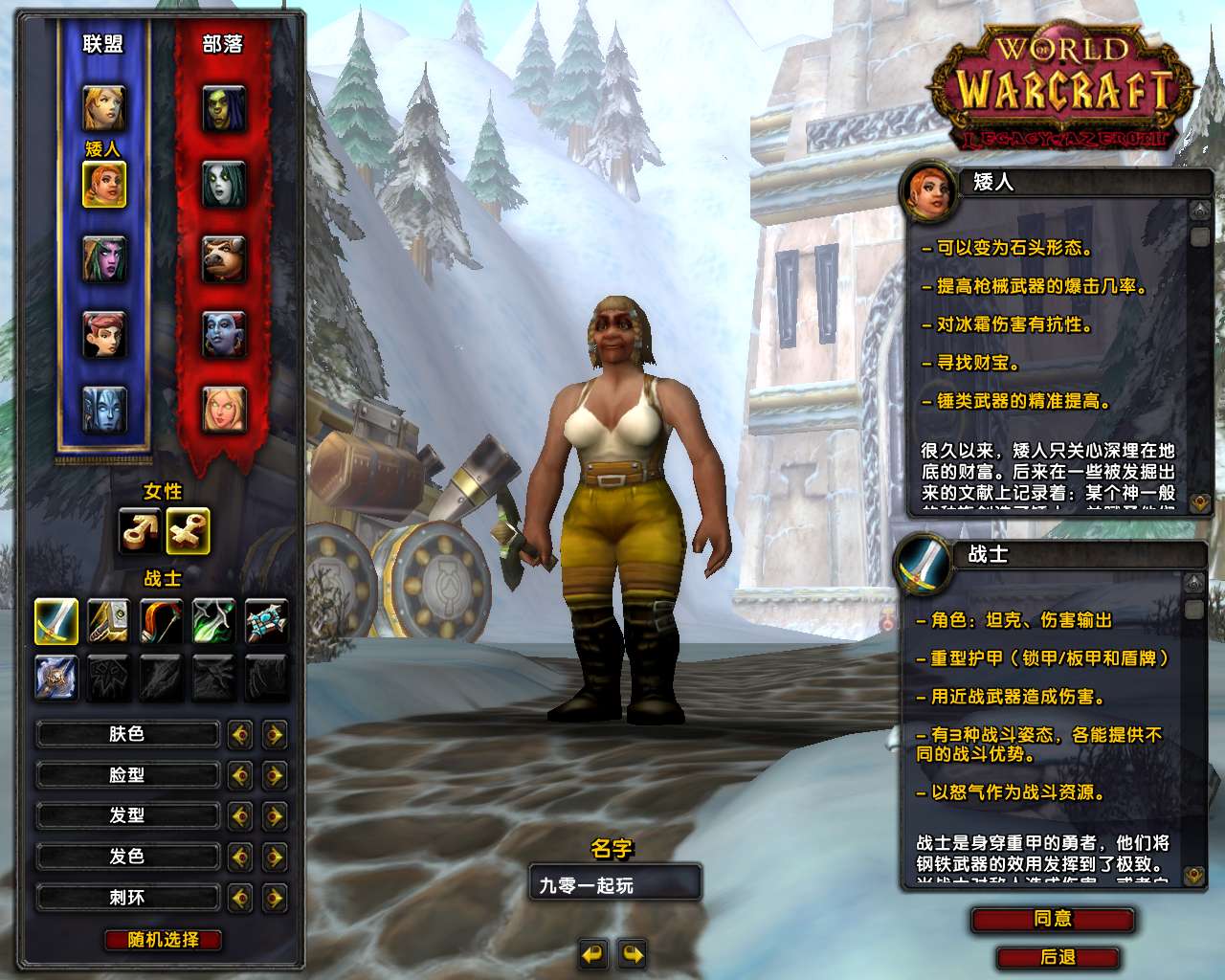
Task: Click next arrow for 发色 hair color
Action: click(x=275, y=857)
